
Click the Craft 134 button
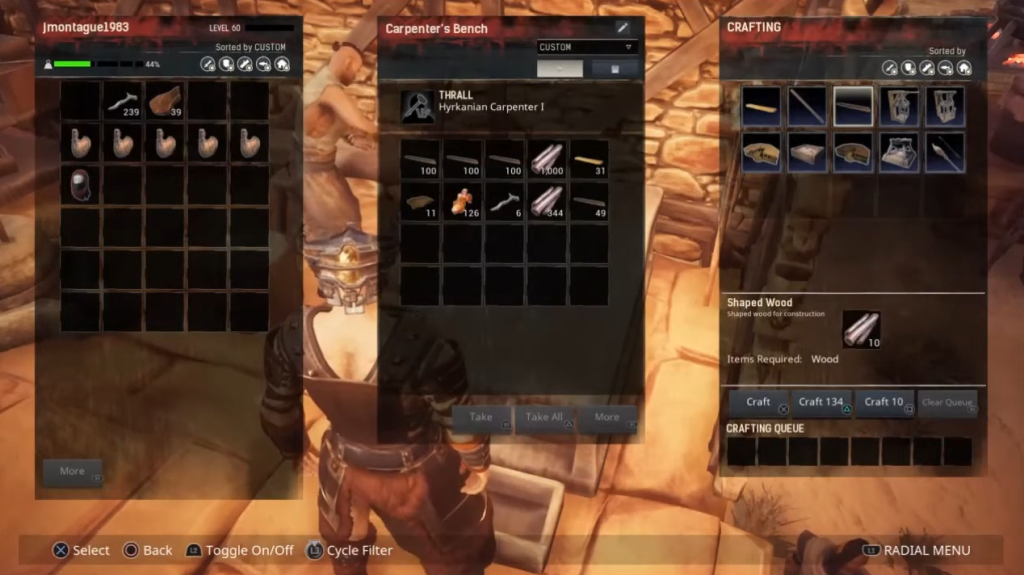821,402
